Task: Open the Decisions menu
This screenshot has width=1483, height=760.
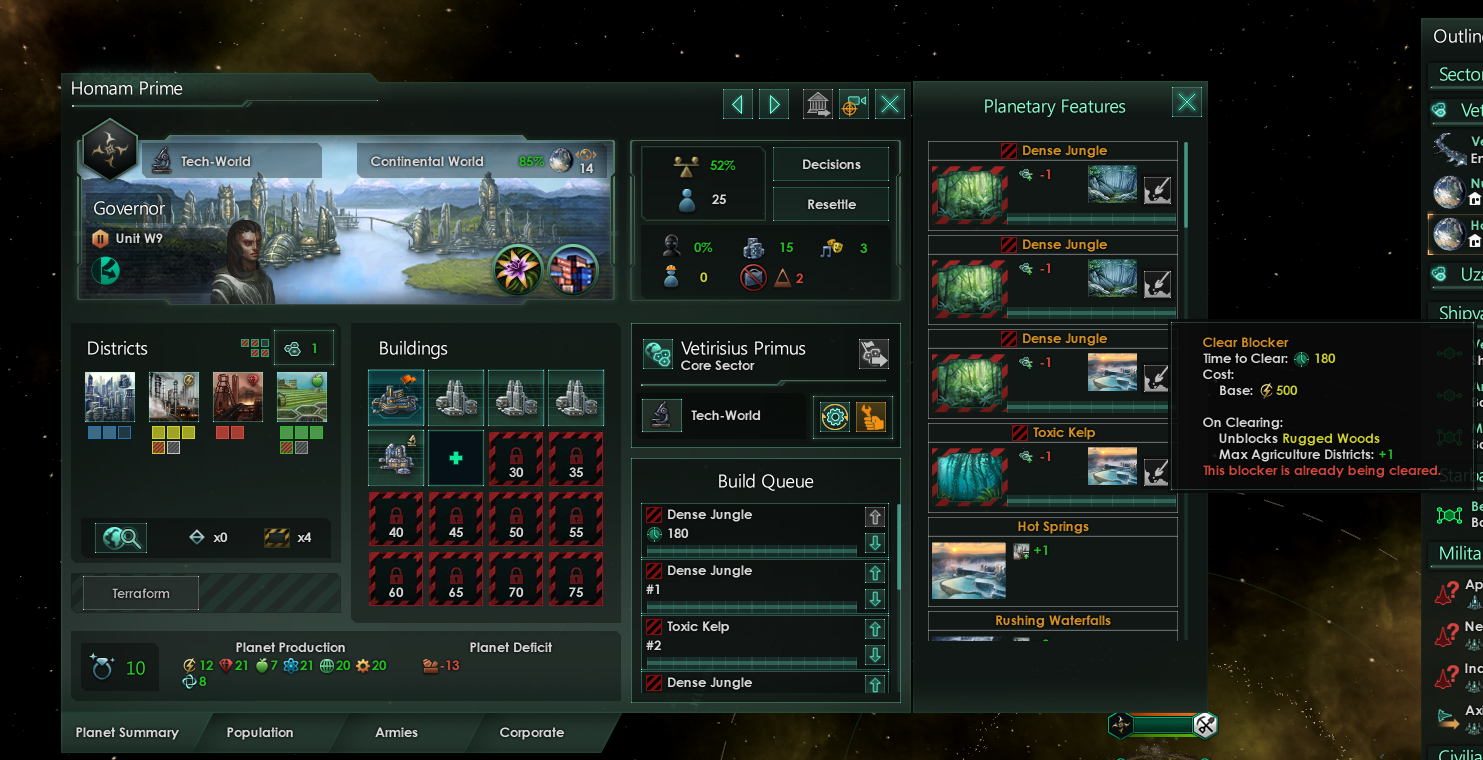Action: click(831, 164)
